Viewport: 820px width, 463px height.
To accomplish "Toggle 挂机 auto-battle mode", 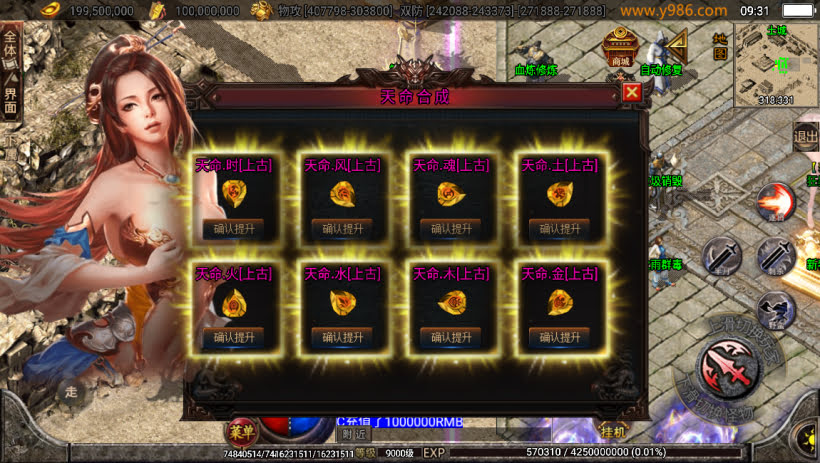I will click(x=612, y=432).
